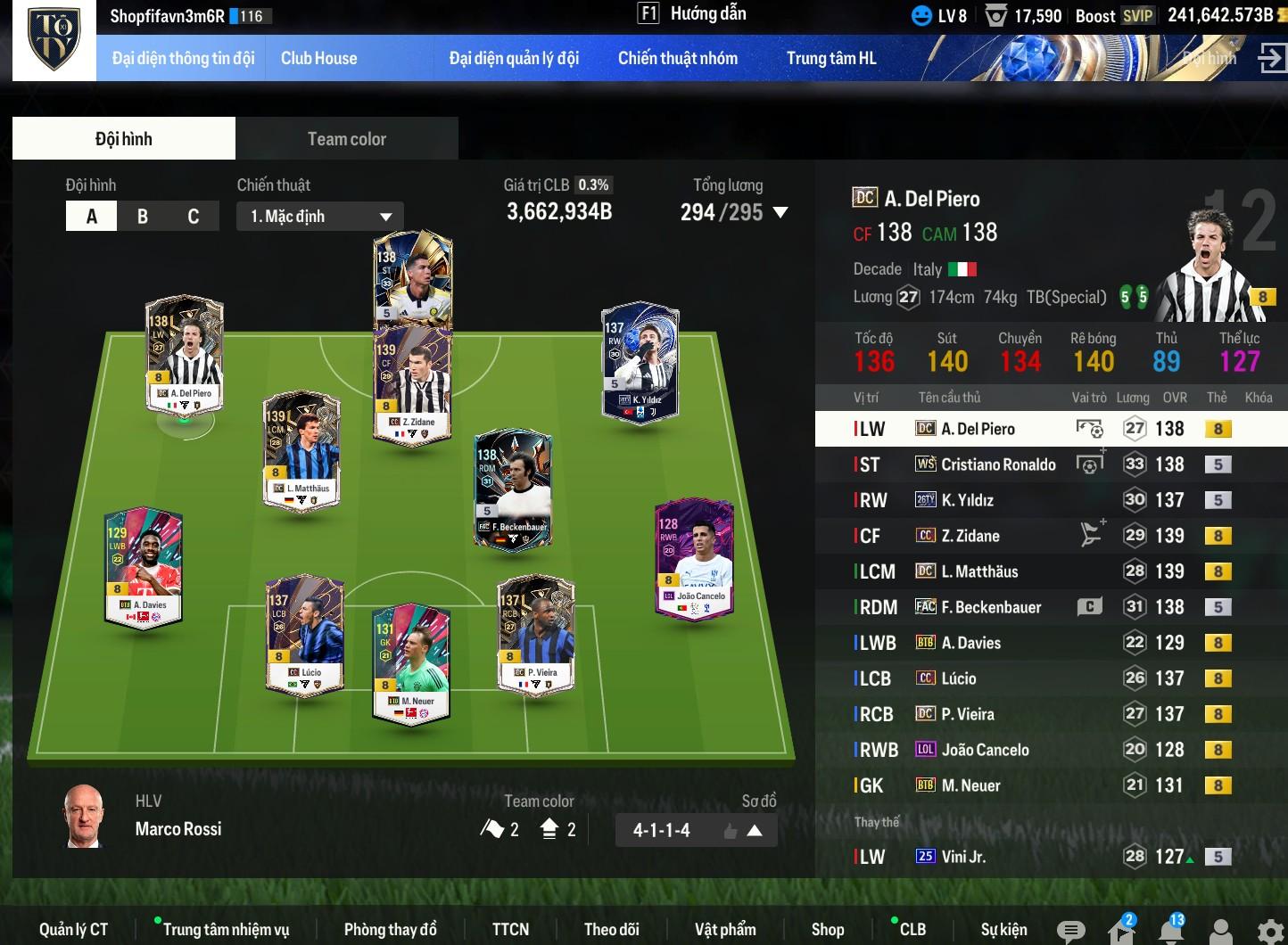This screenshot has height=945, width=1288.
Task: Open the settings gear icon
Action: tap(1271, 931)
